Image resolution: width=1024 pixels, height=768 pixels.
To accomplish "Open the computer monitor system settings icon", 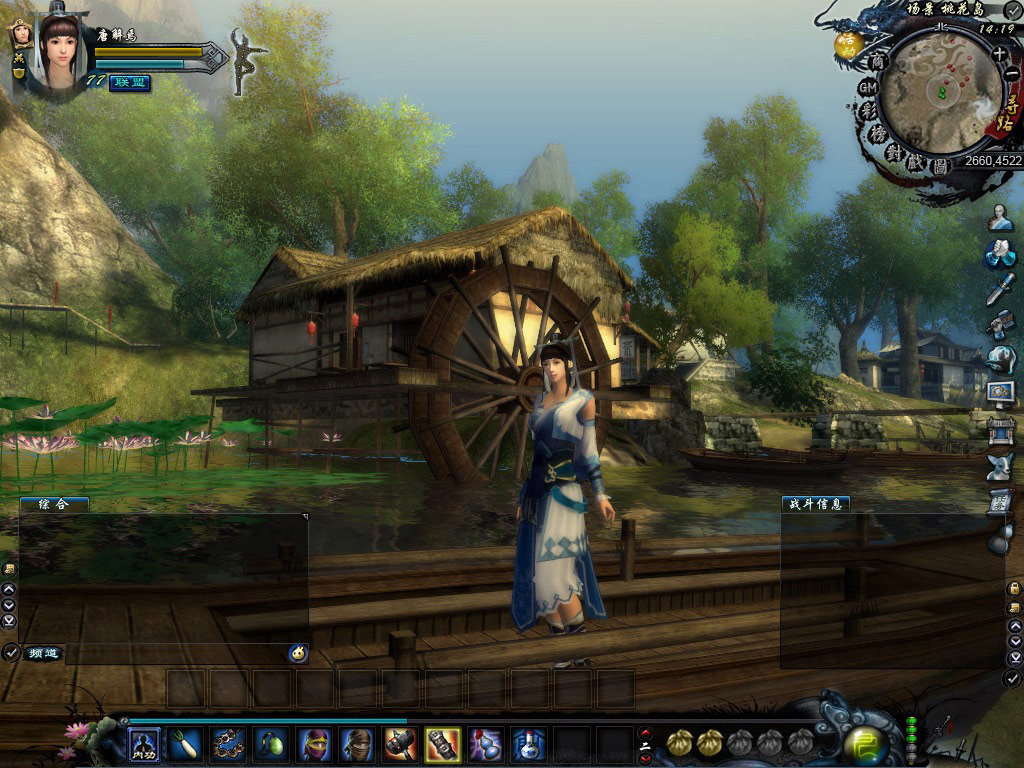I will pyautogui.click(x=1000, y=393).
